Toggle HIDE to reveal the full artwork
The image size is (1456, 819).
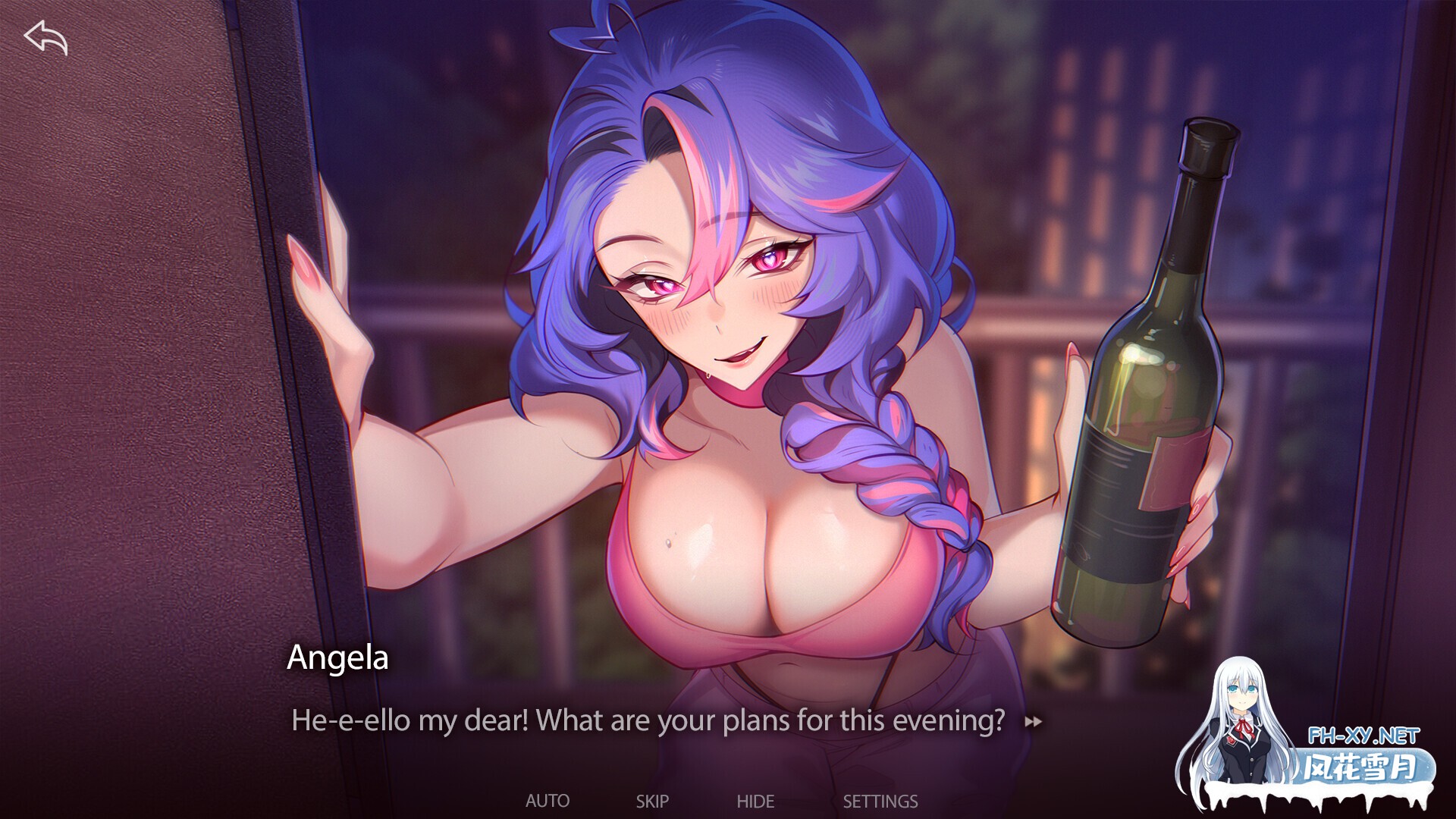point(756,800)
